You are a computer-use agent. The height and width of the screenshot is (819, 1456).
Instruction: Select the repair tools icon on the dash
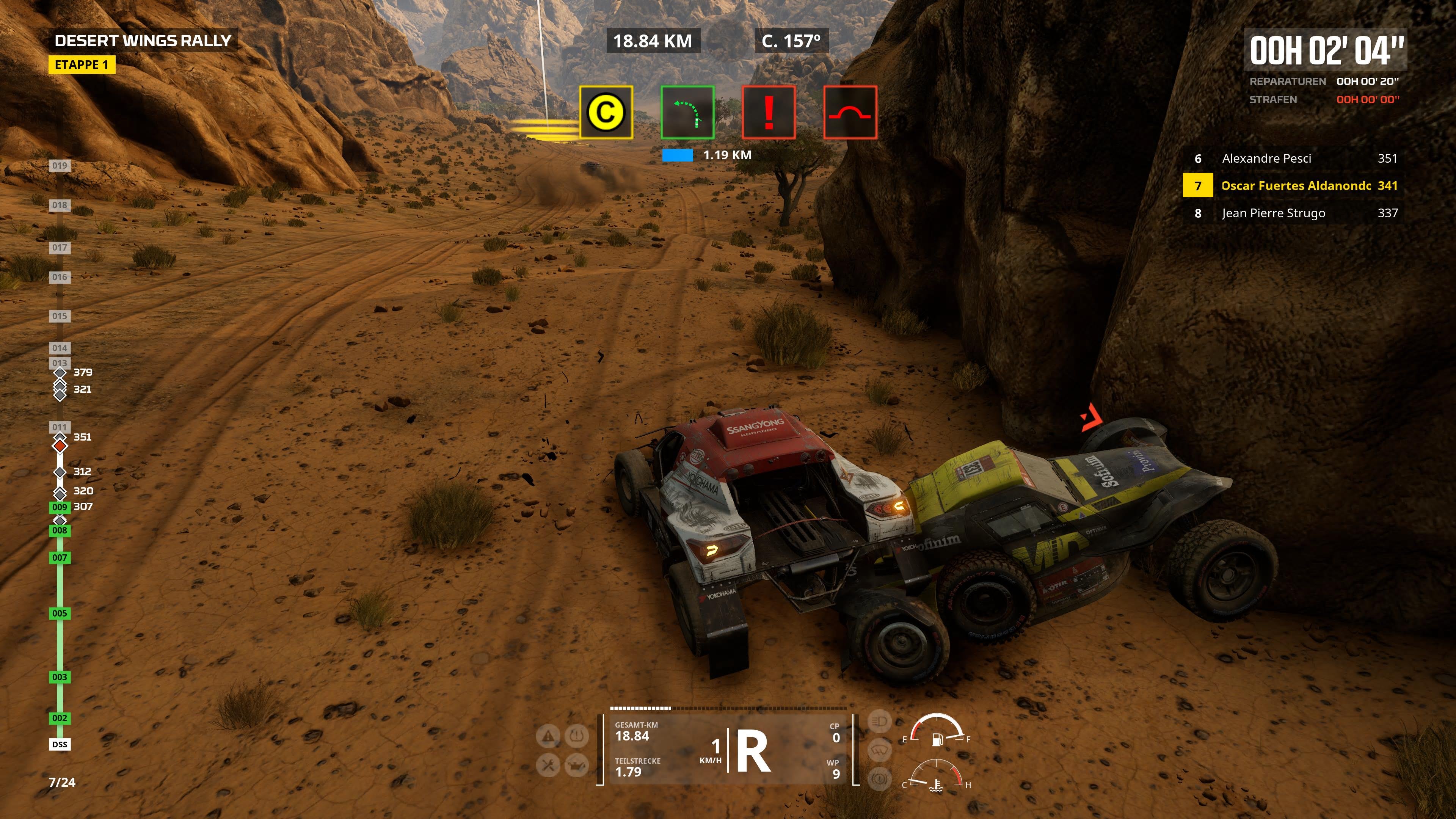[548, 766]
